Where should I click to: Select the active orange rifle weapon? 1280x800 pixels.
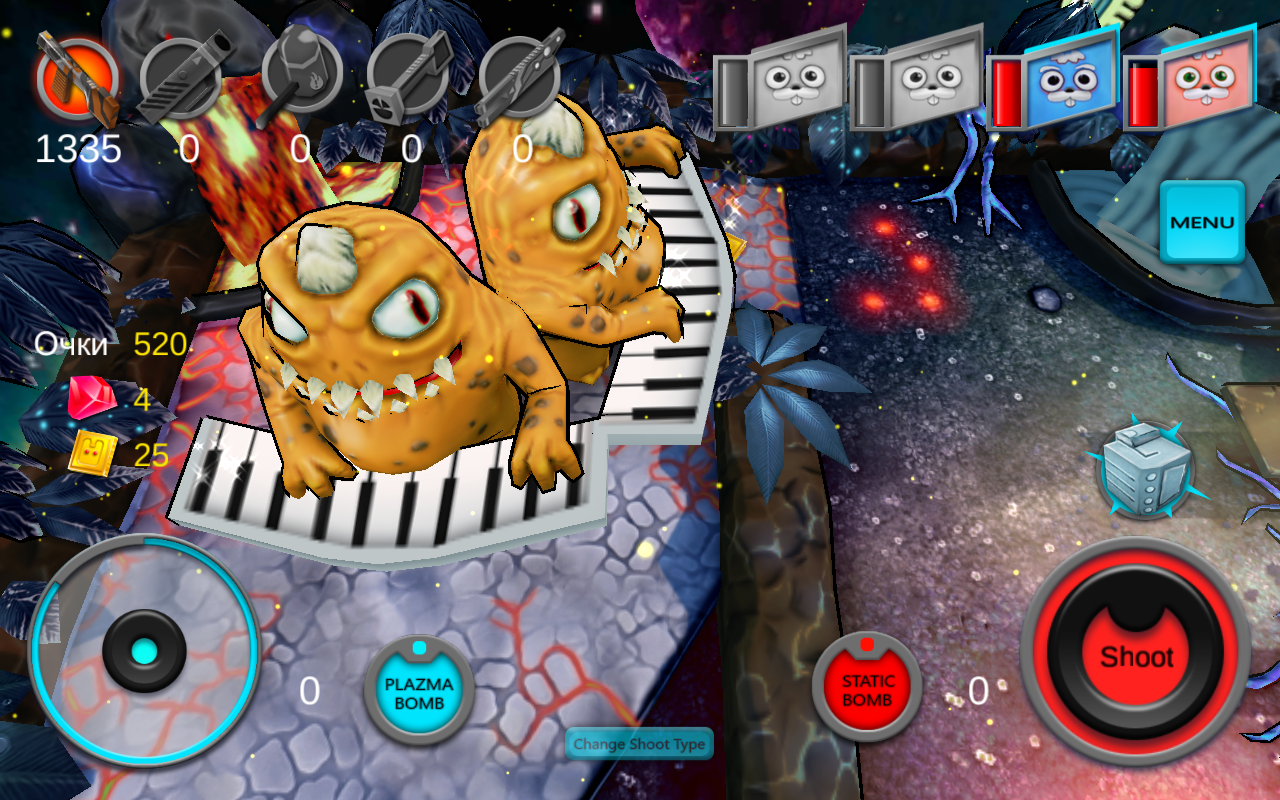pyautogui.click(x=77, y=78)
